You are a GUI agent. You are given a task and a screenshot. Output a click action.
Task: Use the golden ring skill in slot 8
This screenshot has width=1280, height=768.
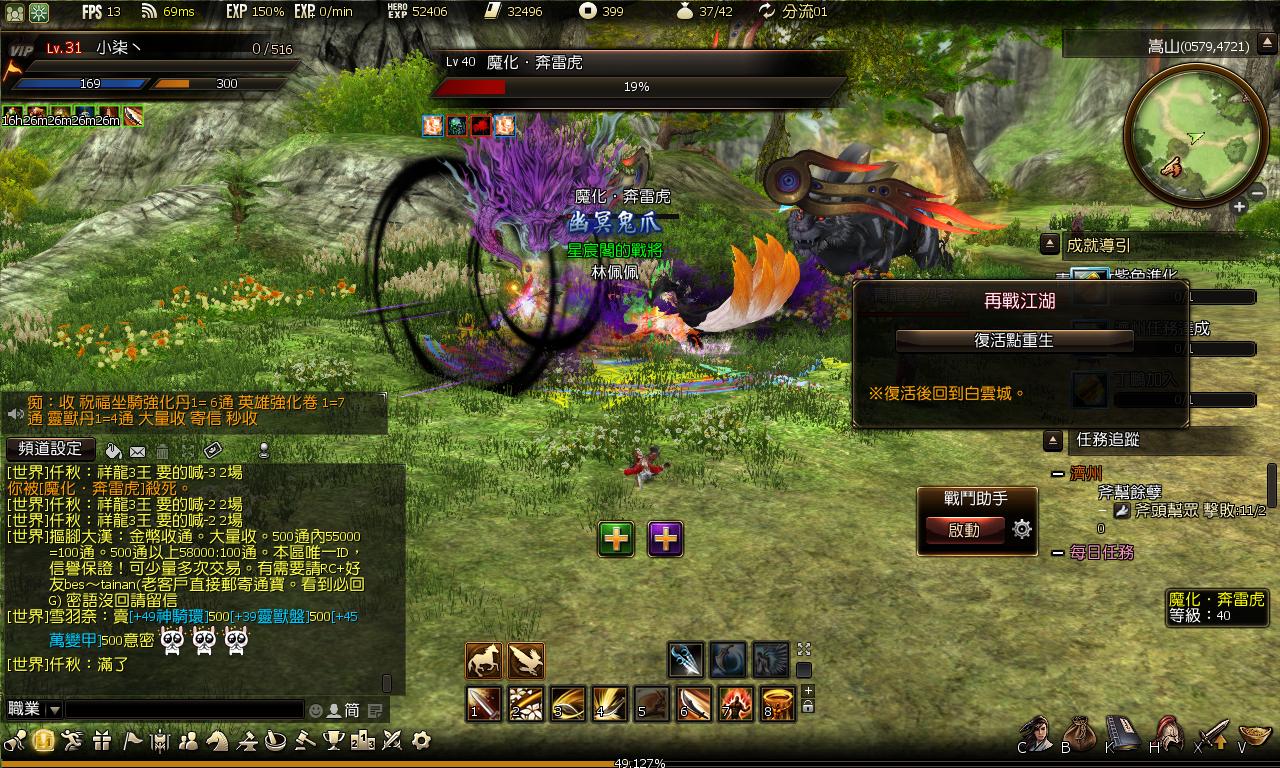pos(778,703)
